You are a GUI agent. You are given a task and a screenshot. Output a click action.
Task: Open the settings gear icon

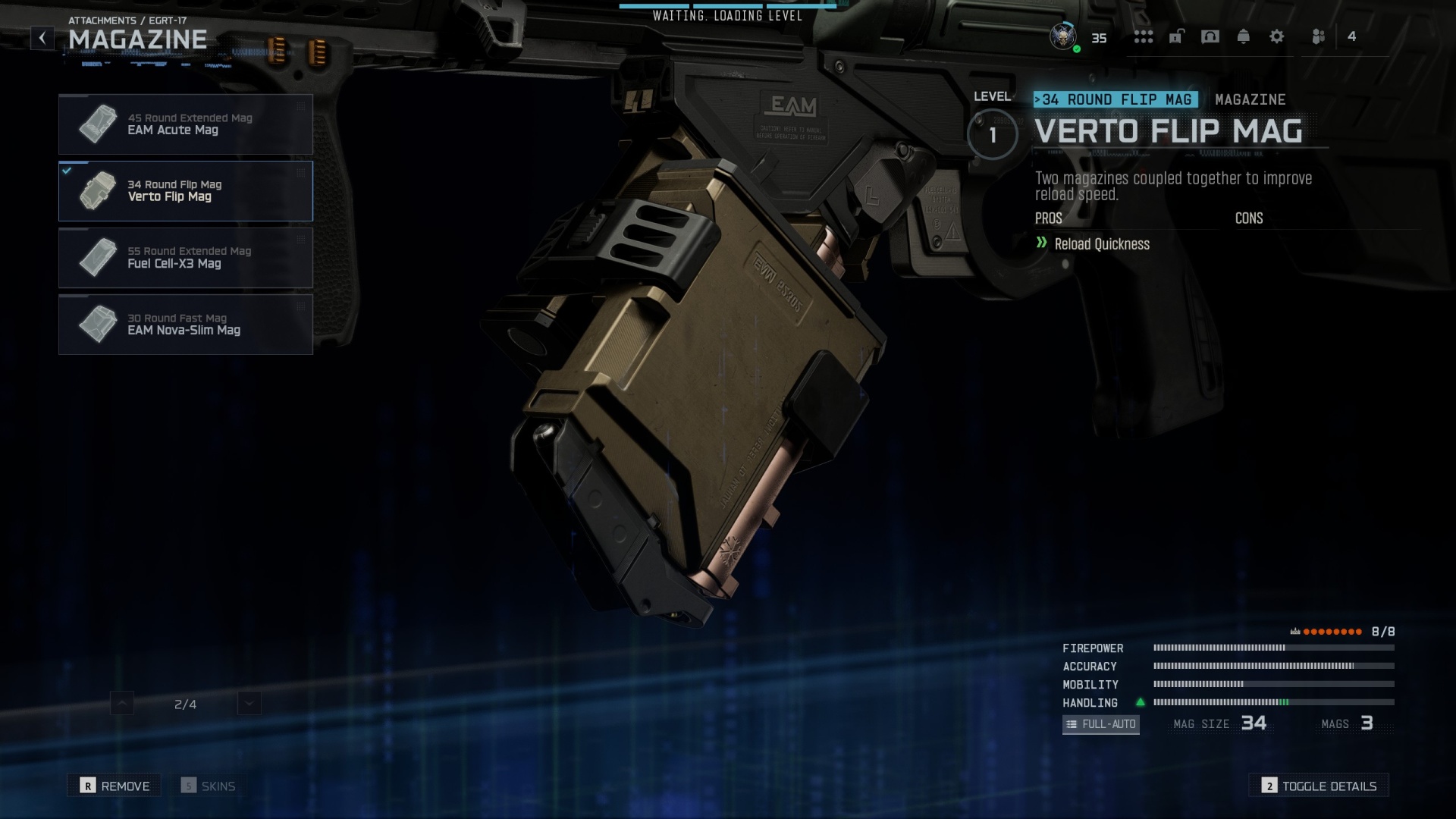(1277, 37)
